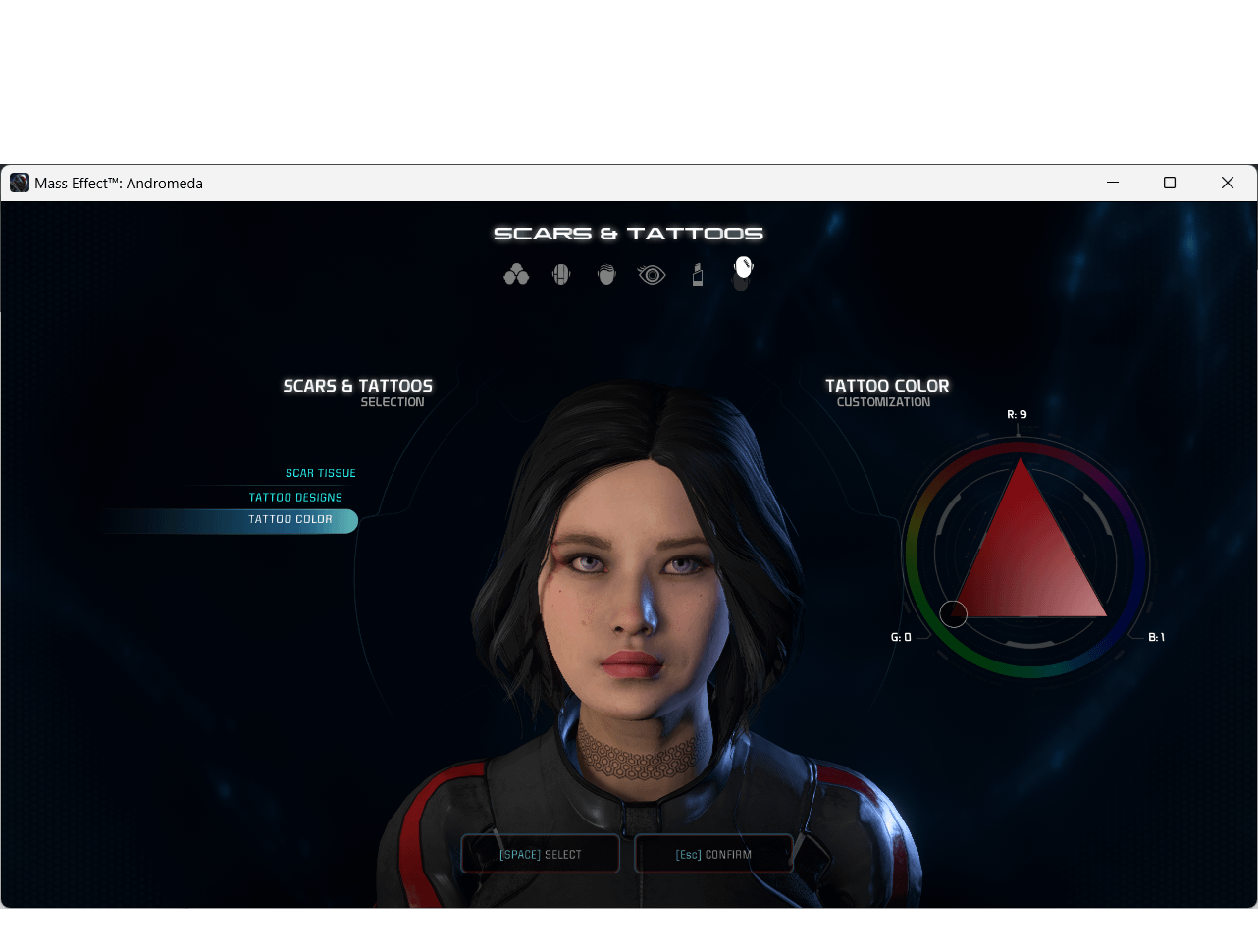Open the three-heads presets category
Screen dimensions: 1258x952
516,275
